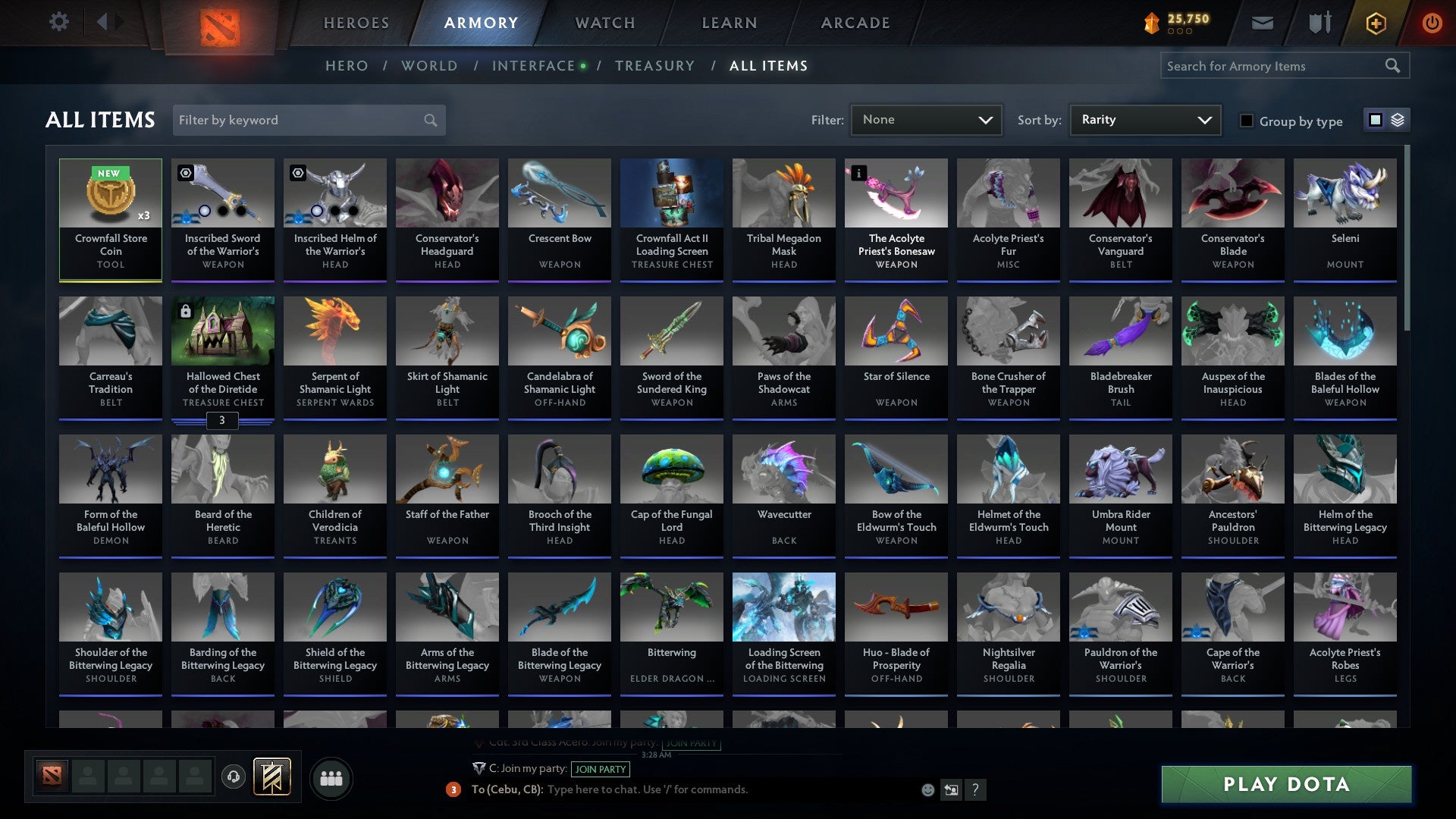The width and height of the screenshot is (1456, 819).
Task: Select TREASURY in the breadcrumb menu
Action: [x=655, y=65]
